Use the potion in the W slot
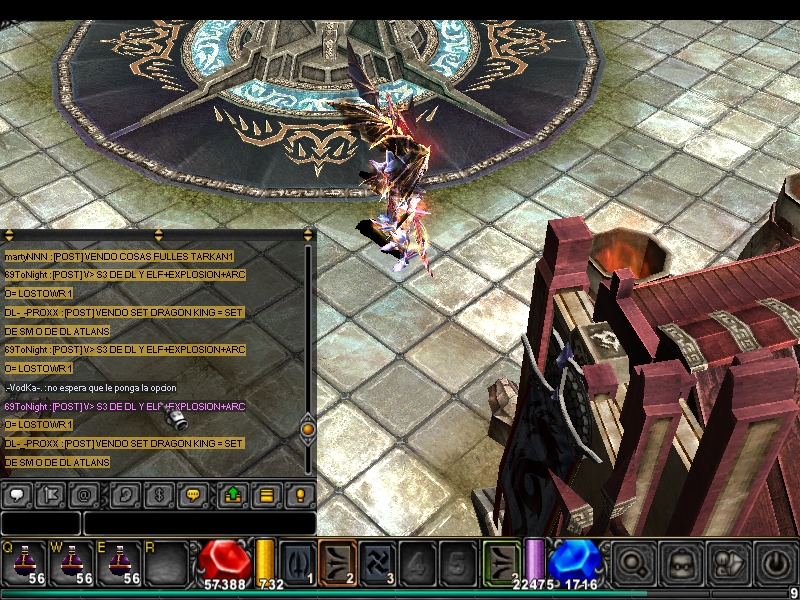The image size is (800, 600). (72, 562)
